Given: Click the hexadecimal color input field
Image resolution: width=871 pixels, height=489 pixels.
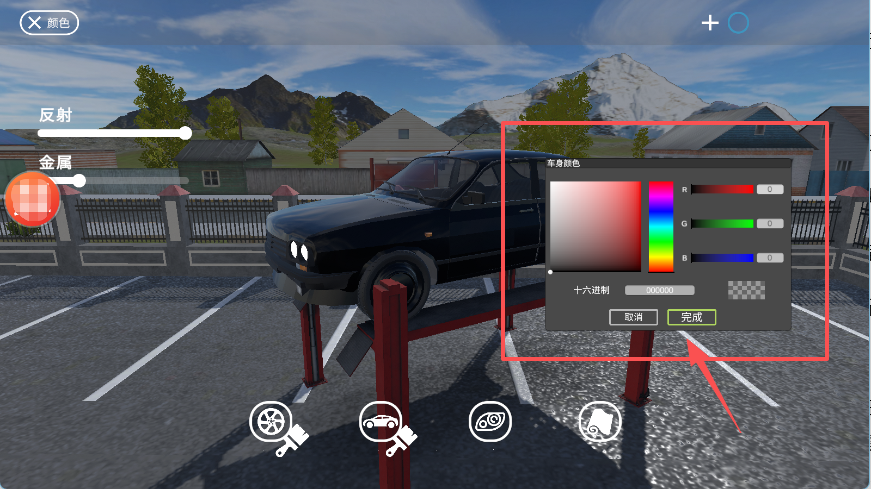Looking at the screenshot, I should (x=659, y=290).
